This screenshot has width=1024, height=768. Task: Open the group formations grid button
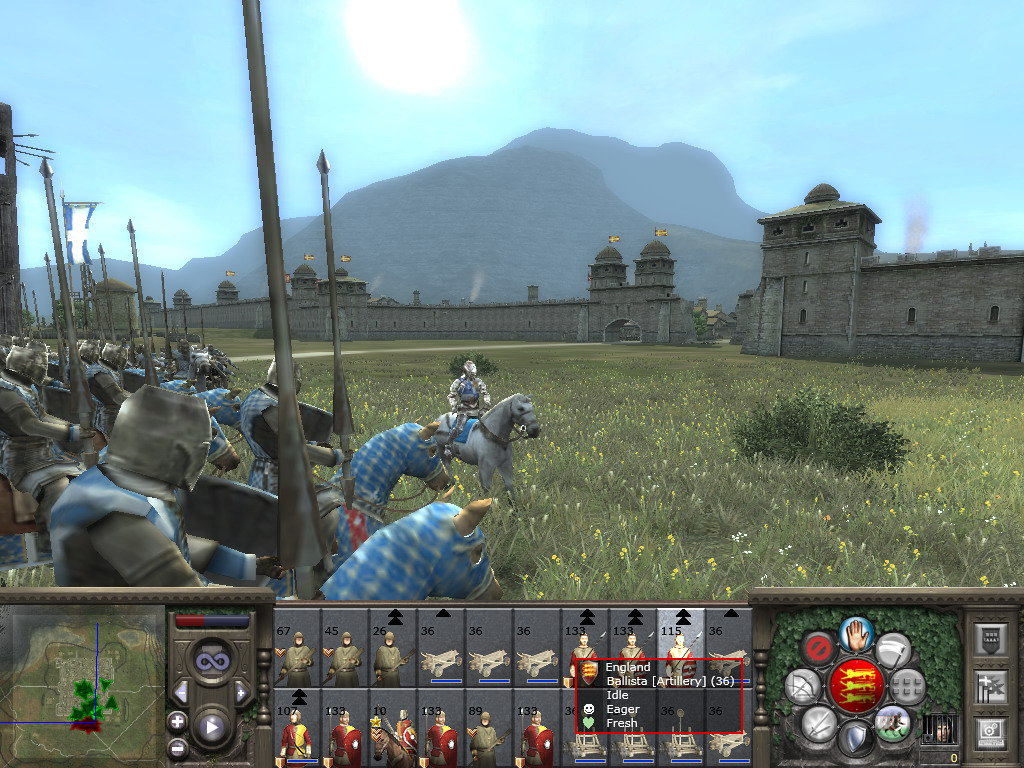point(908,686)
